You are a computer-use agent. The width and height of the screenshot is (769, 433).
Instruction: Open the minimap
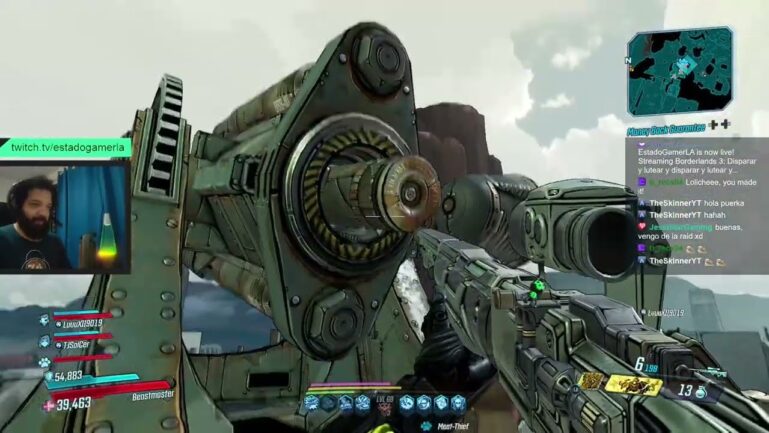(x=679, y=70)
